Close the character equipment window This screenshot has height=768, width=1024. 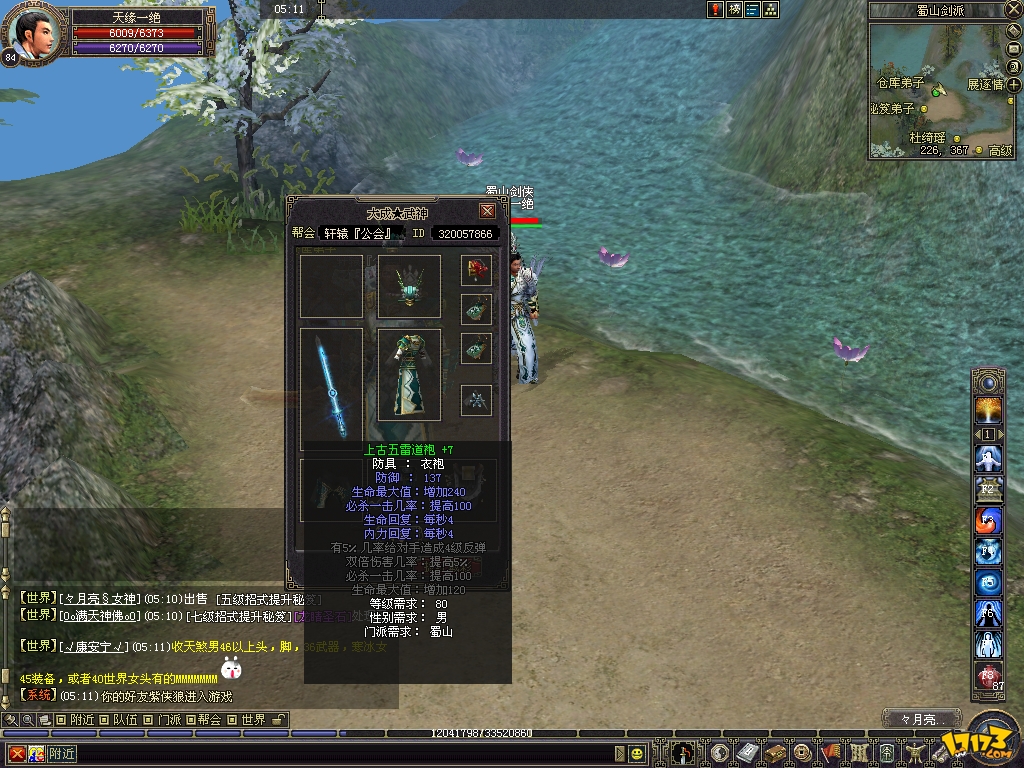[x=487, y=211]
